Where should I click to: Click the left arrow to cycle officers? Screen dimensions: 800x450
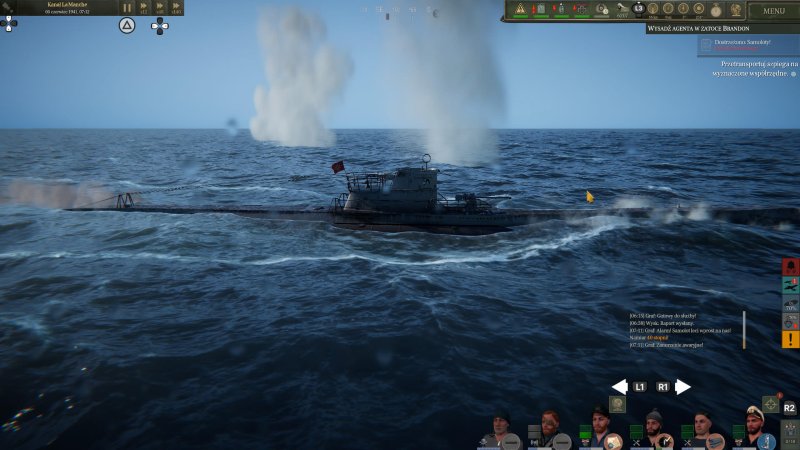tap(620, 387)
